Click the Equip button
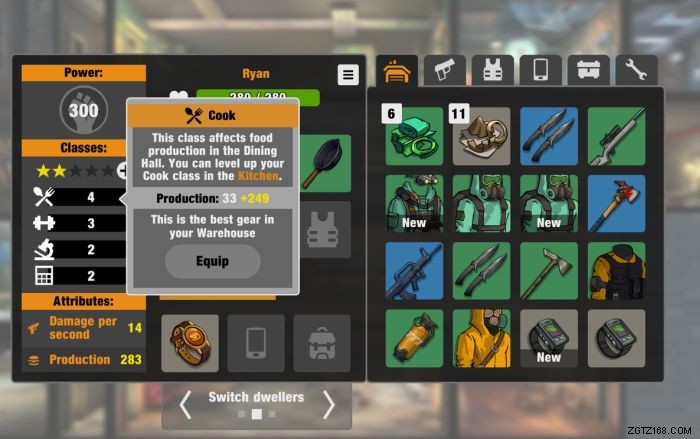 [x=213, y=261]
